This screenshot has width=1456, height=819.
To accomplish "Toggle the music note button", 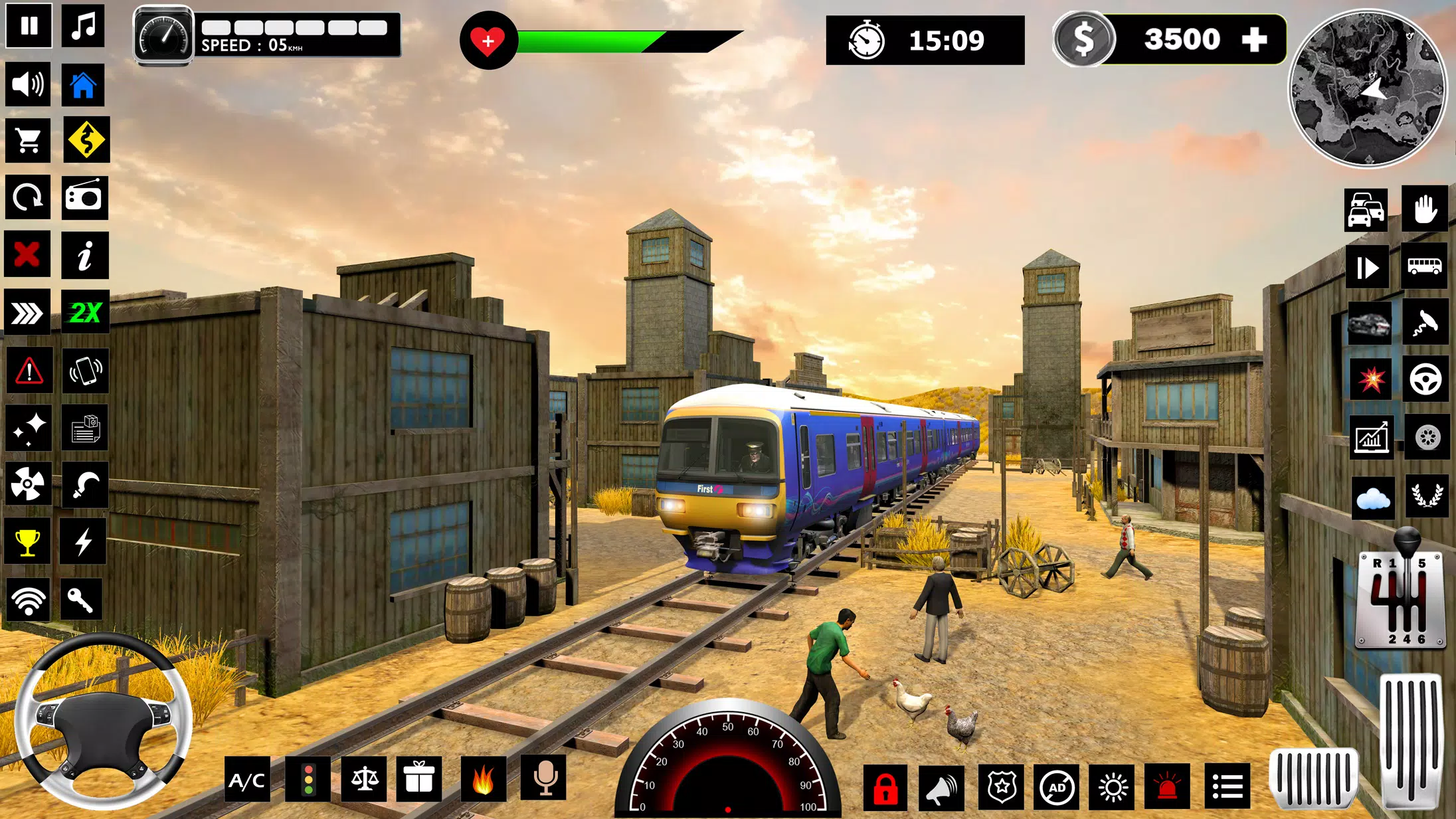I will click(x=84, y=27).
